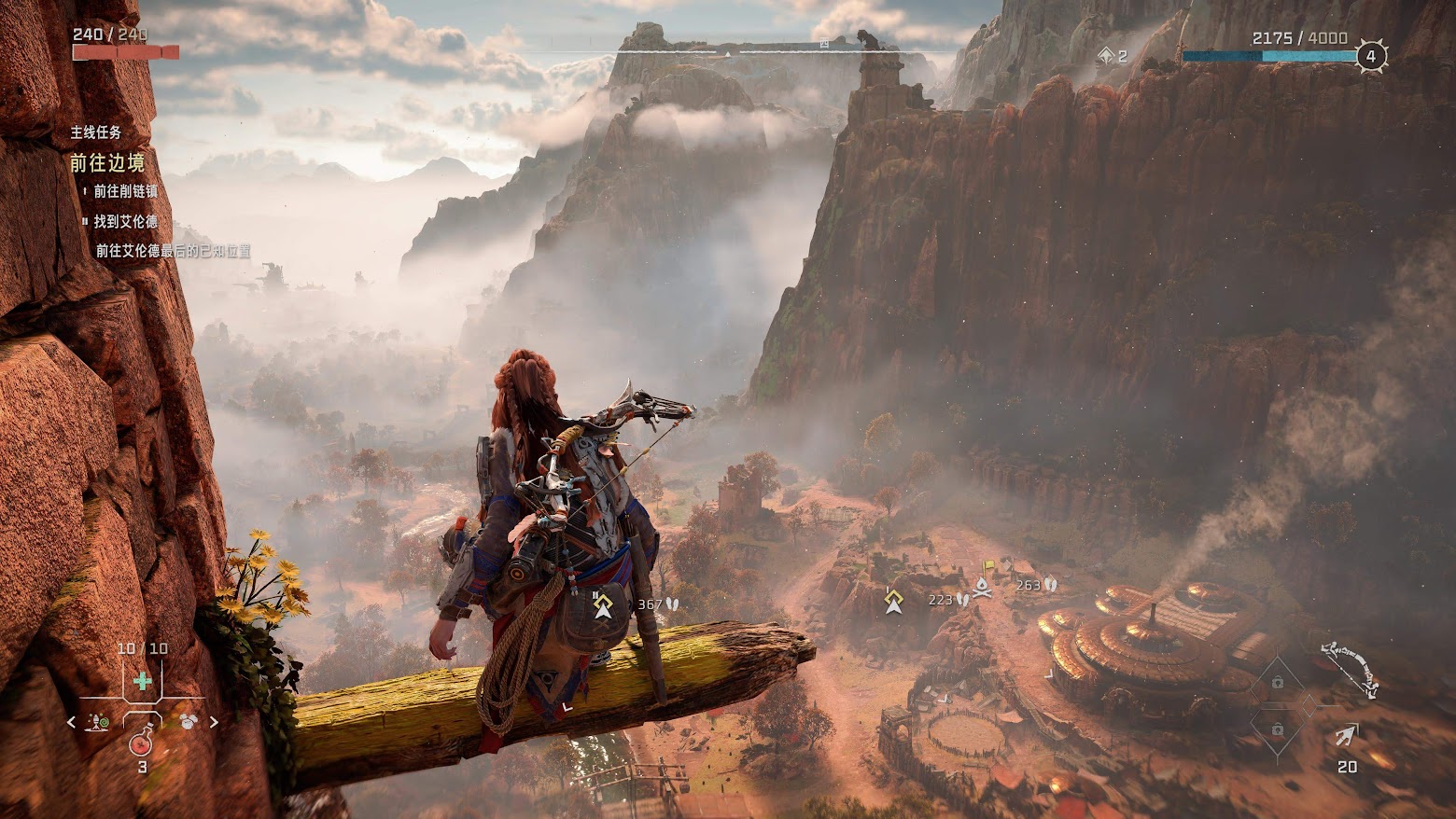Click the lower locked weapon slot
The height and width of the screenshot is (819, 1456).
1277,729
